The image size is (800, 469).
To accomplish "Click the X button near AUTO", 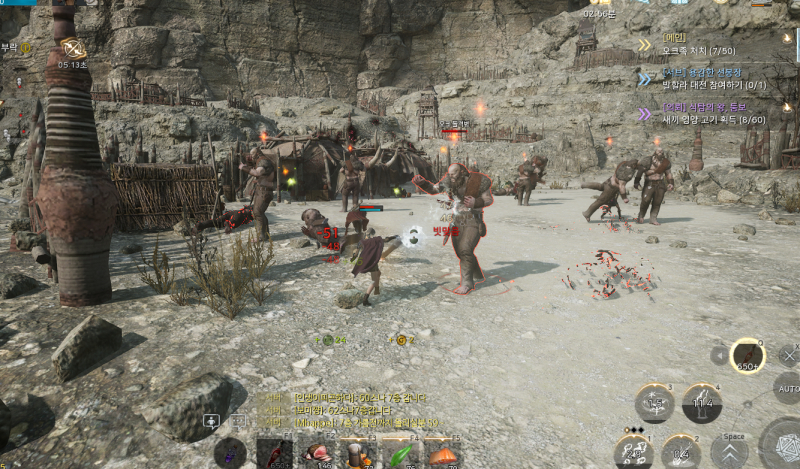I will click(788, 354).
